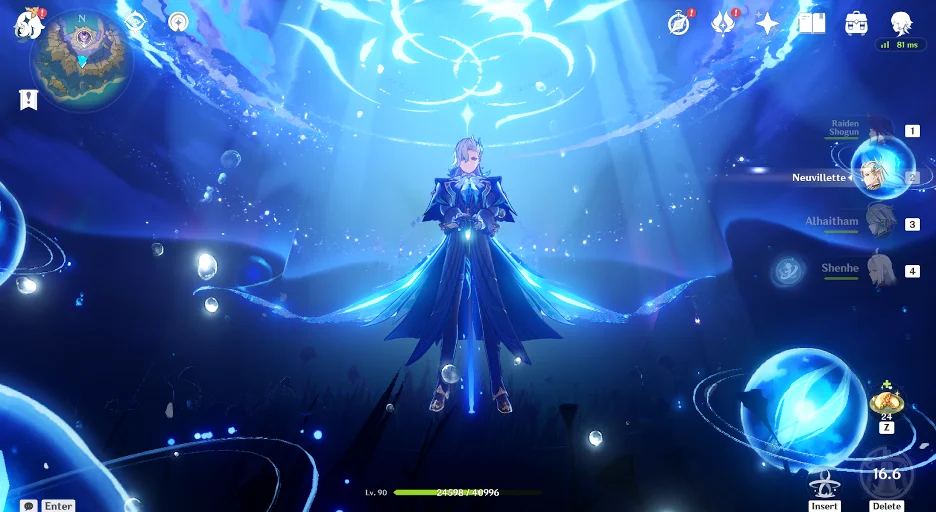
Task: Open the character profile head icon
Action: click(x=901, y=23)
